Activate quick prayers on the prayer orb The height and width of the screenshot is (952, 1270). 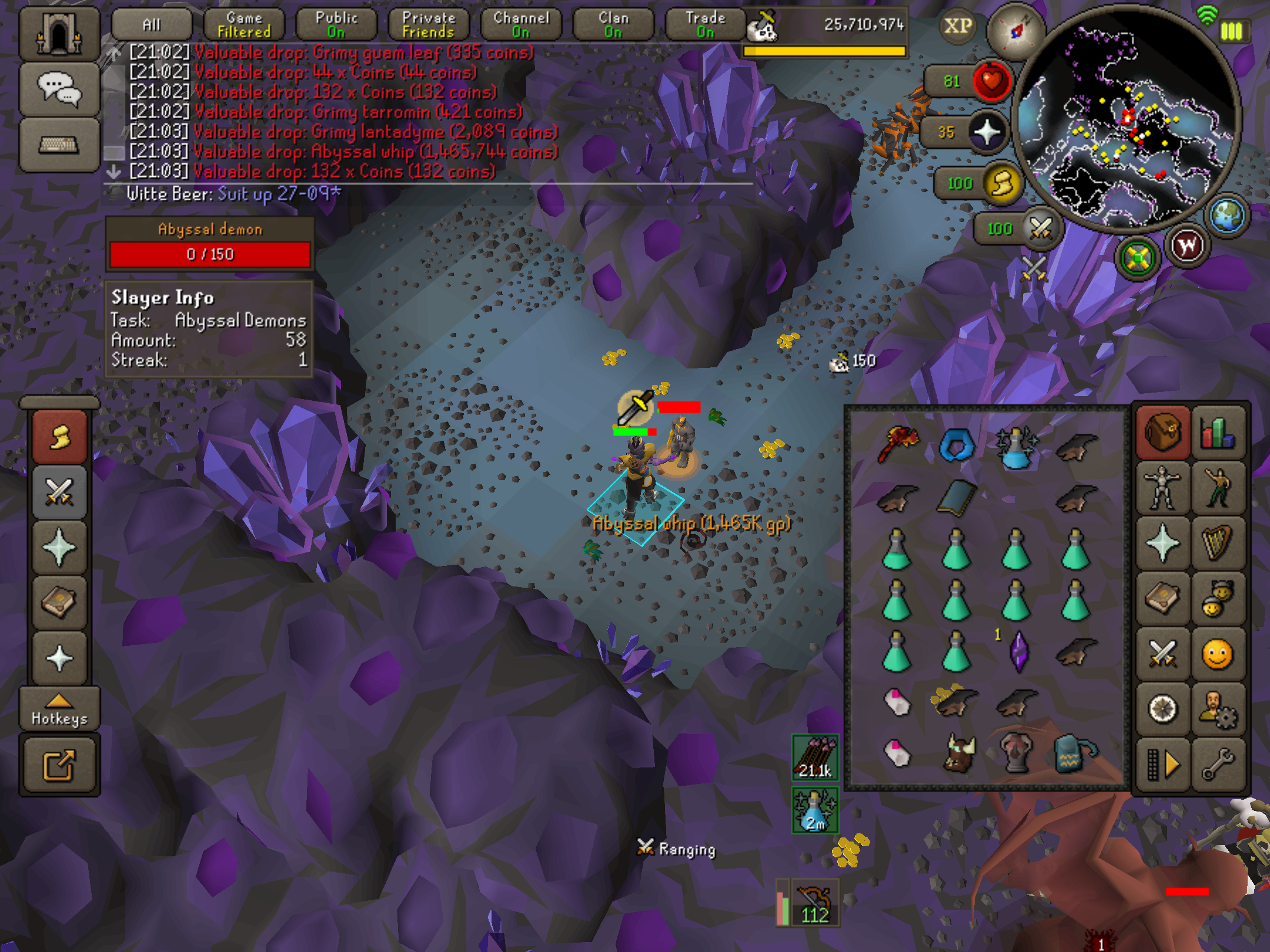987,132
